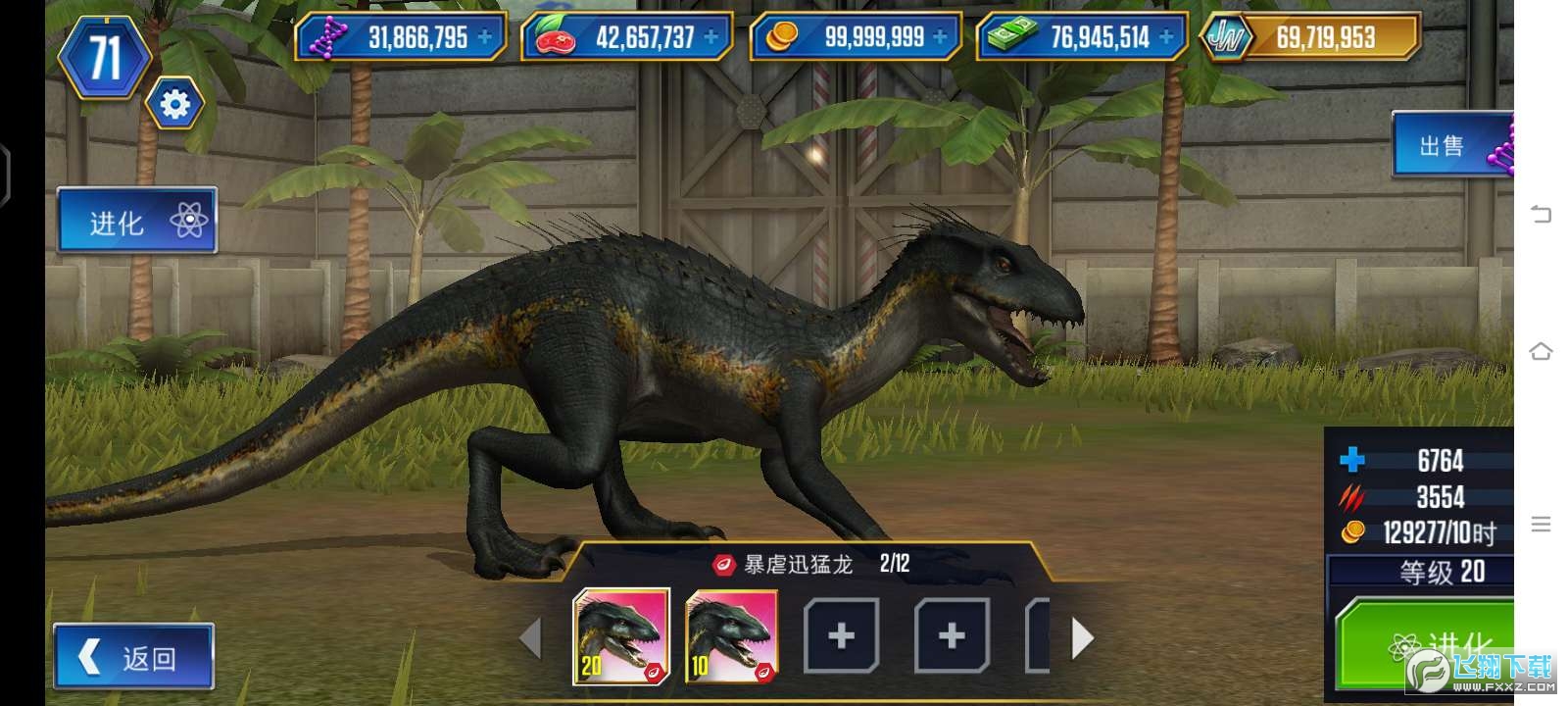The image size is (1568, 706).
Task: Tap the Android back navigation button
Action: pos(1542,213)
